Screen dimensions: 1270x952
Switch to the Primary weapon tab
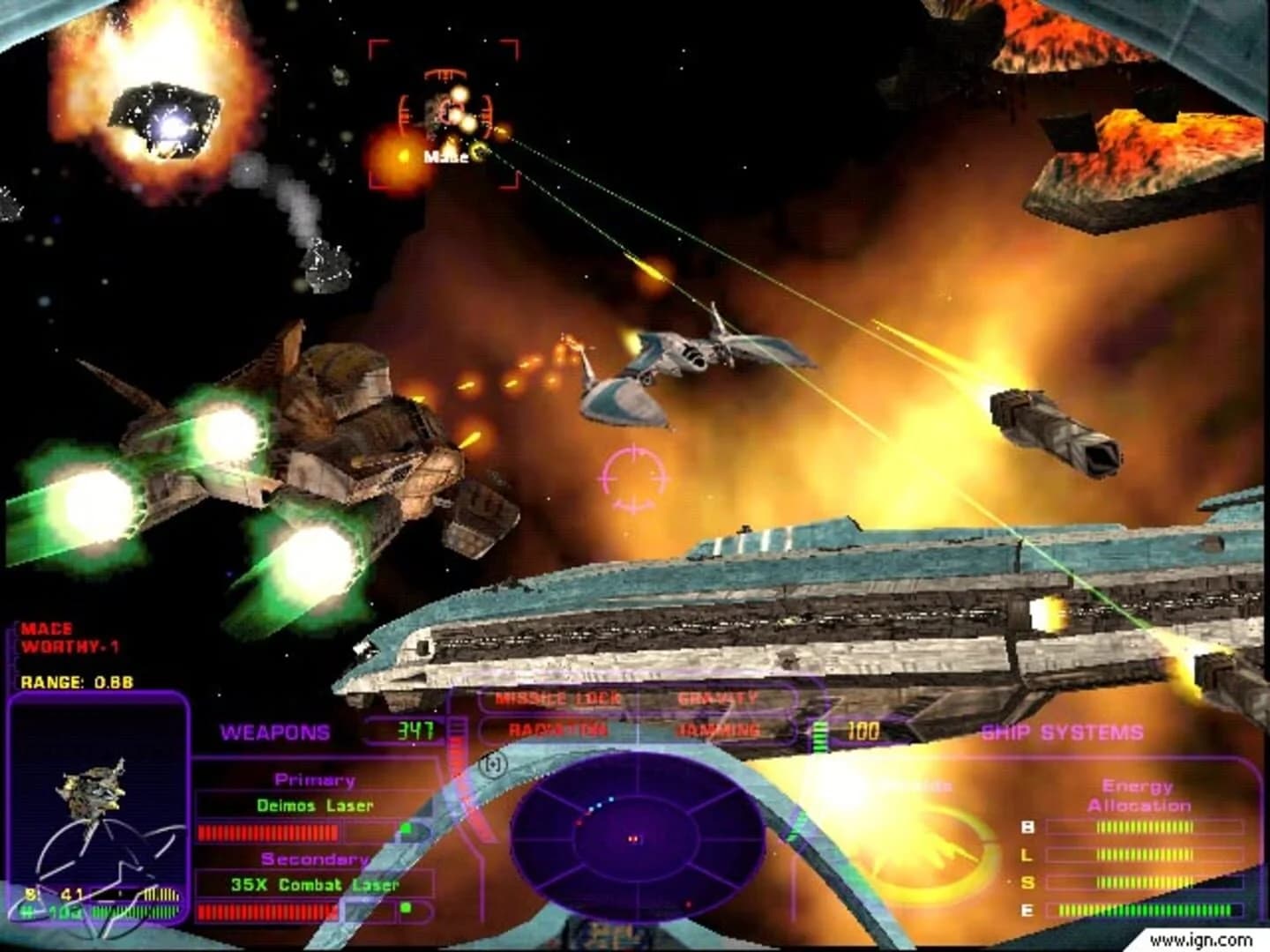point(315,779)
